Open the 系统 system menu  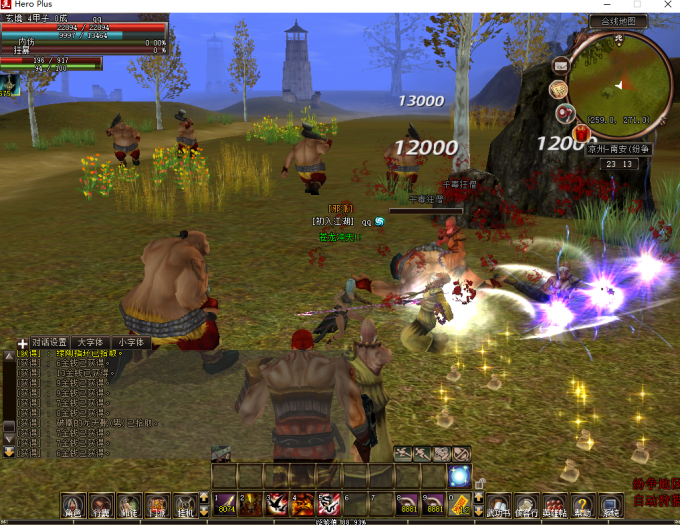click(x=610, y=506)
